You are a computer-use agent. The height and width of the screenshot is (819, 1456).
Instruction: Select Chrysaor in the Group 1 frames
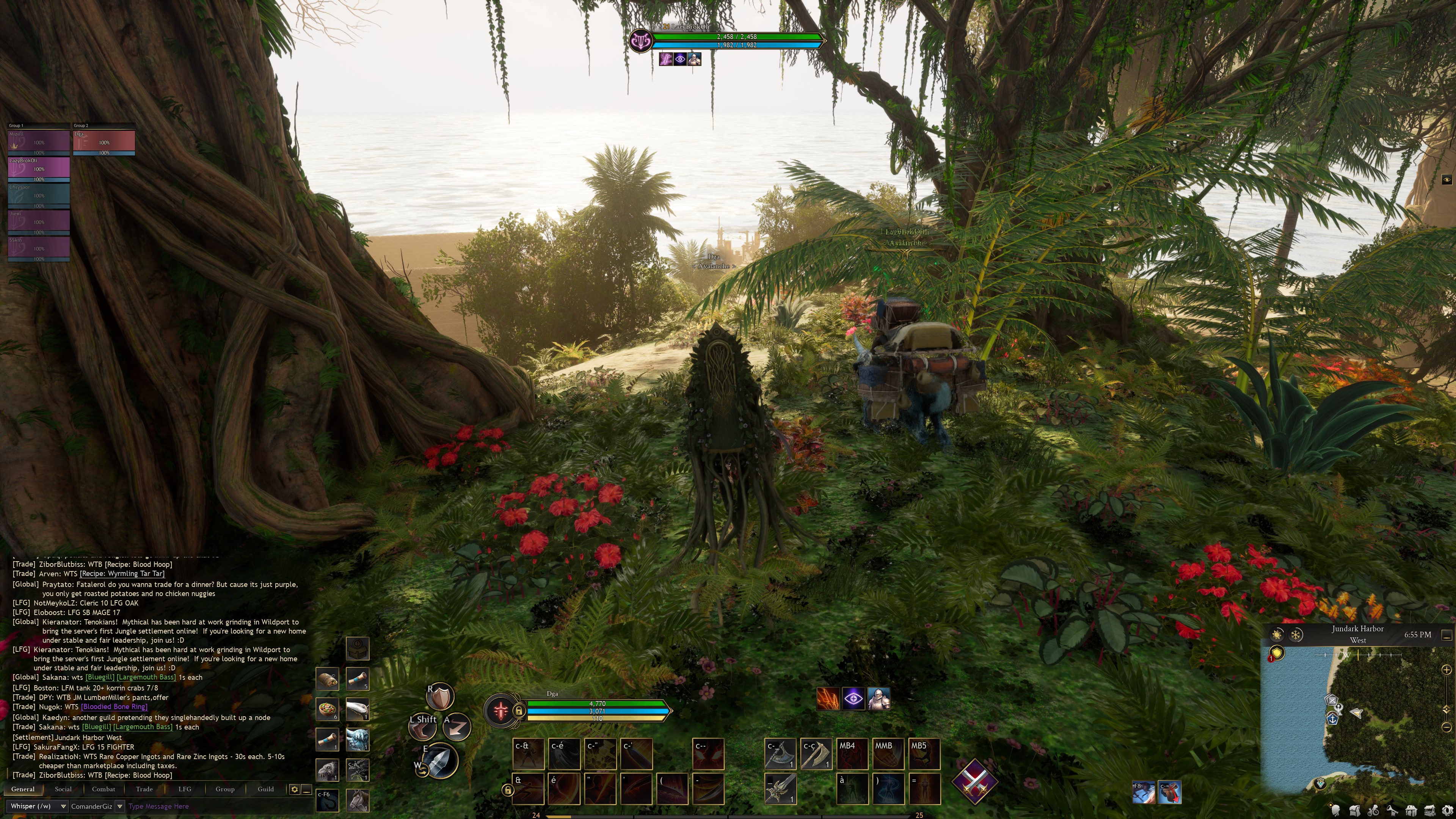[38, 195]
